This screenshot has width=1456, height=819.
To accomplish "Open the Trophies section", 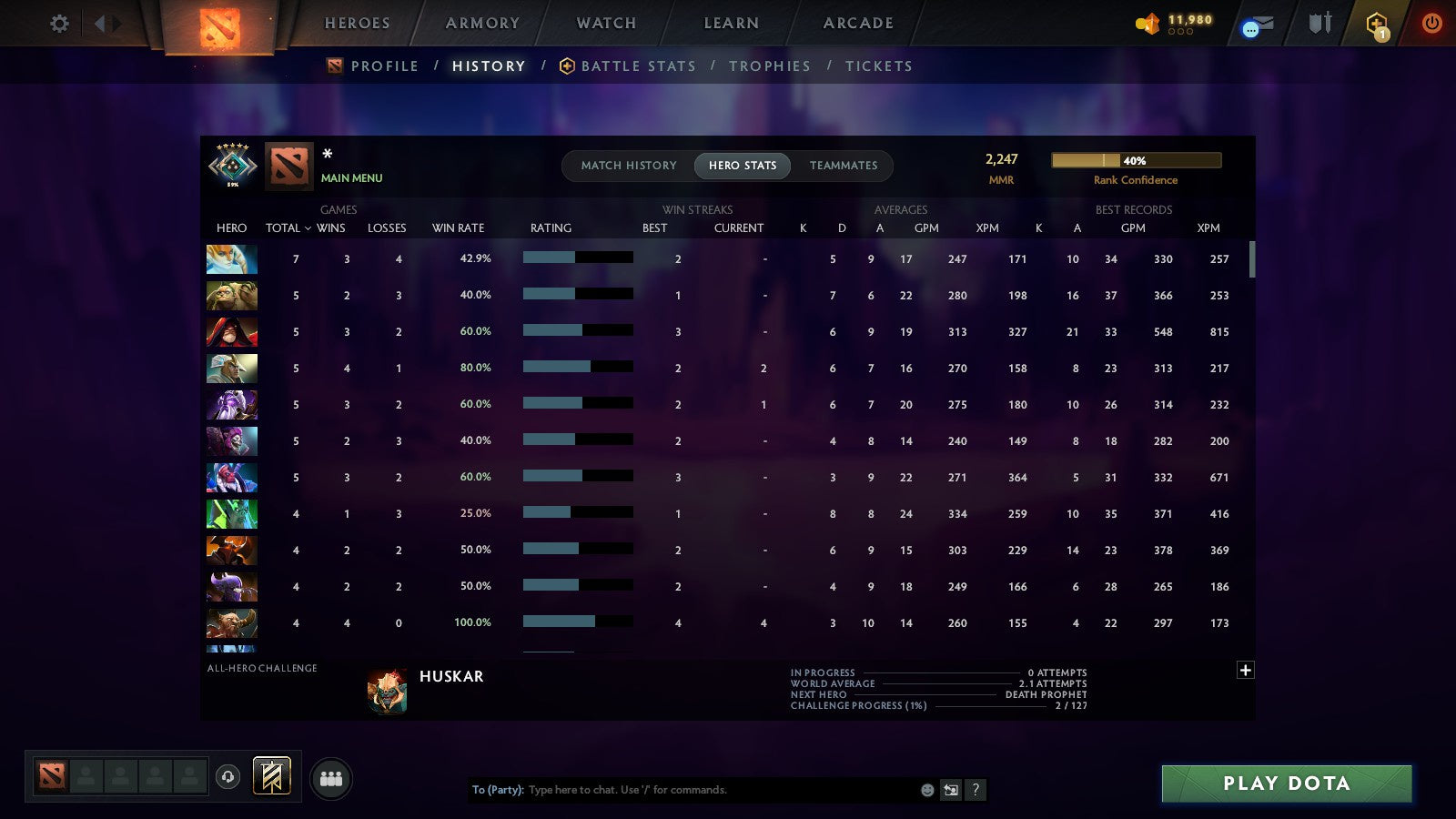I will (770, 66).
